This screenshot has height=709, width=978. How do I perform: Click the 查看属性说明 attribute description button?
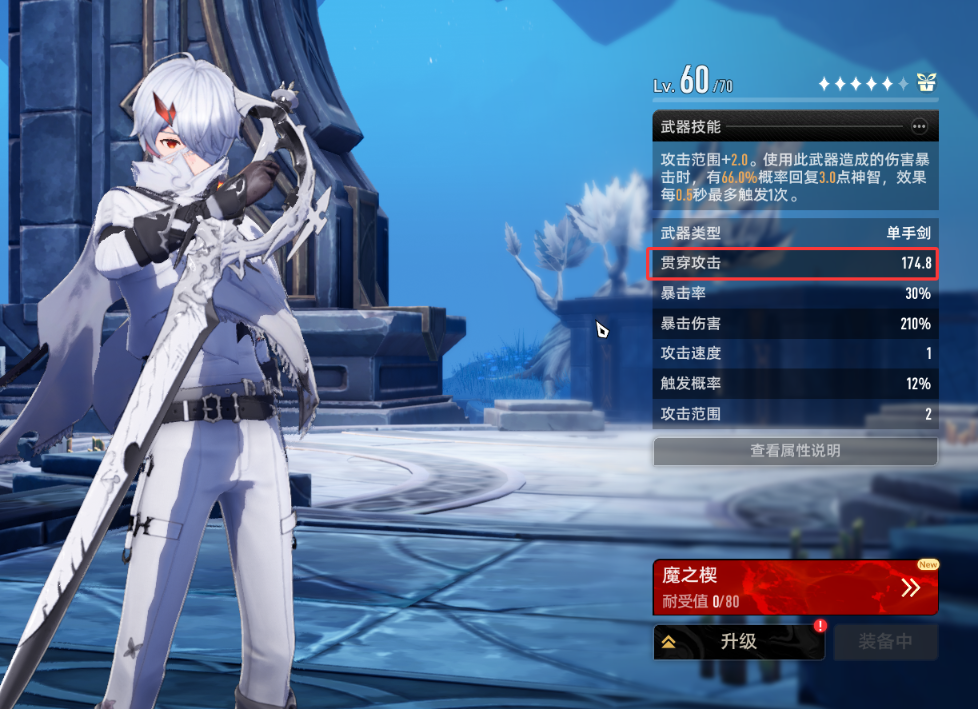[795, 451]
